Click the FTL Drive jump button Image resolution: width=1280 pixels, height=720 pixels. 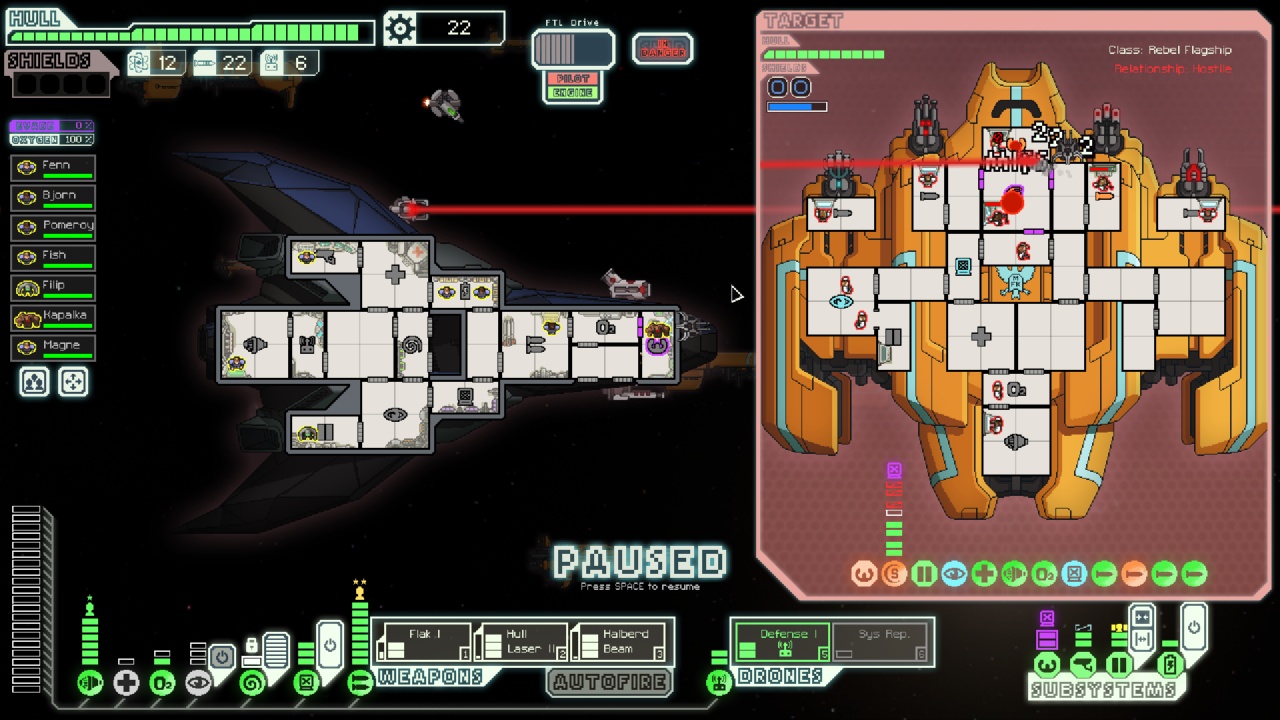572,49
